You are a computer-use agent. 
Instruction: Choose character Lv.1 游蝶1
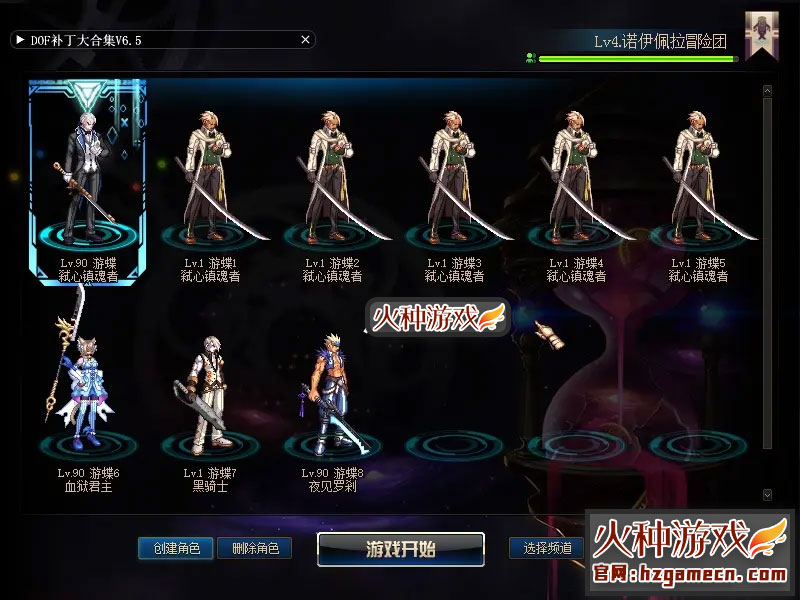[210, 180]
